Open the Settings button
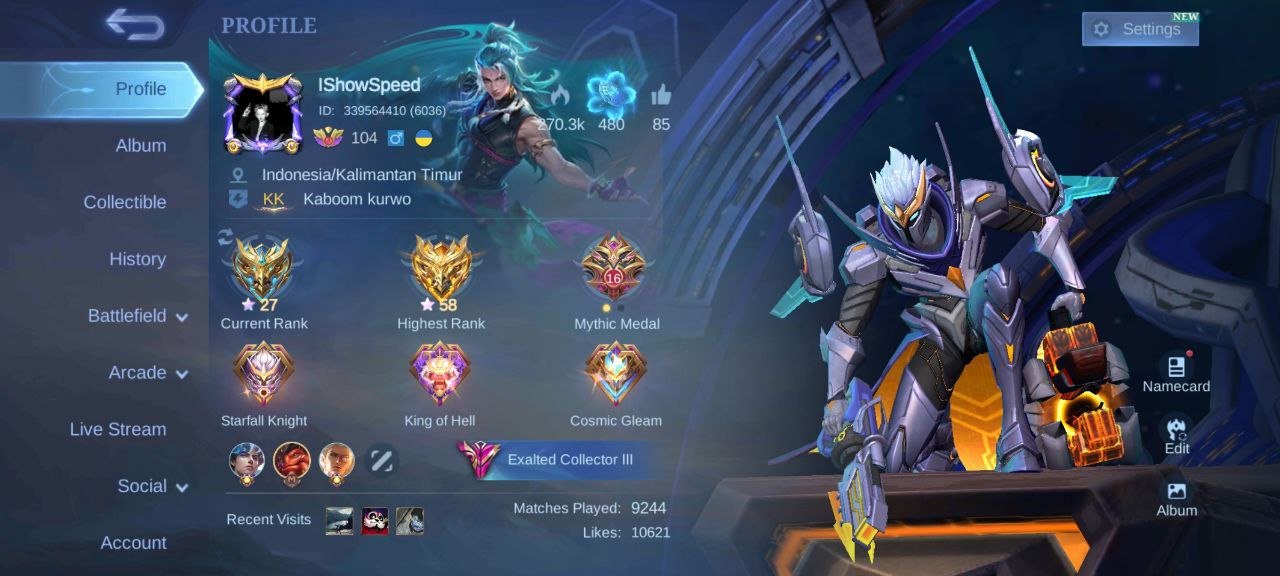Viewport: 1280px width, 576px height. [1139, 29]
